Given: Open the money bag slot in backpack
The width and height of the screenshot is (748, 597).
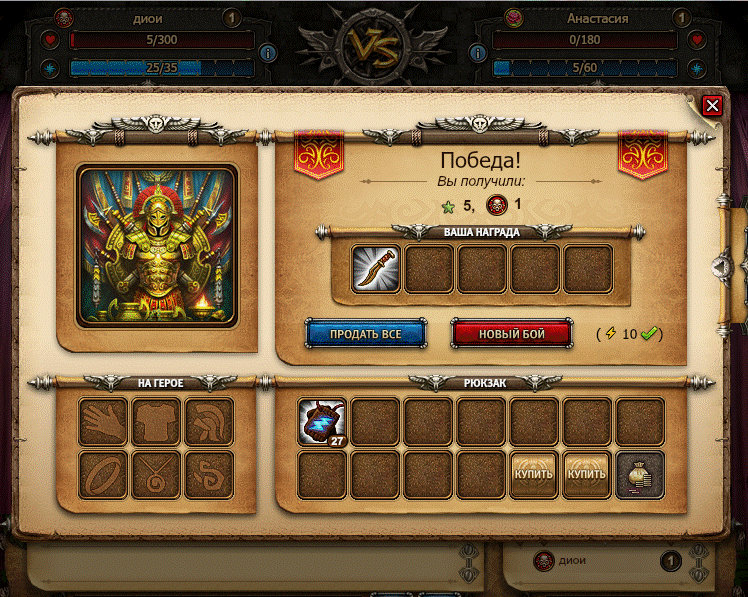Looking at the screenshot, I should 639,474.
